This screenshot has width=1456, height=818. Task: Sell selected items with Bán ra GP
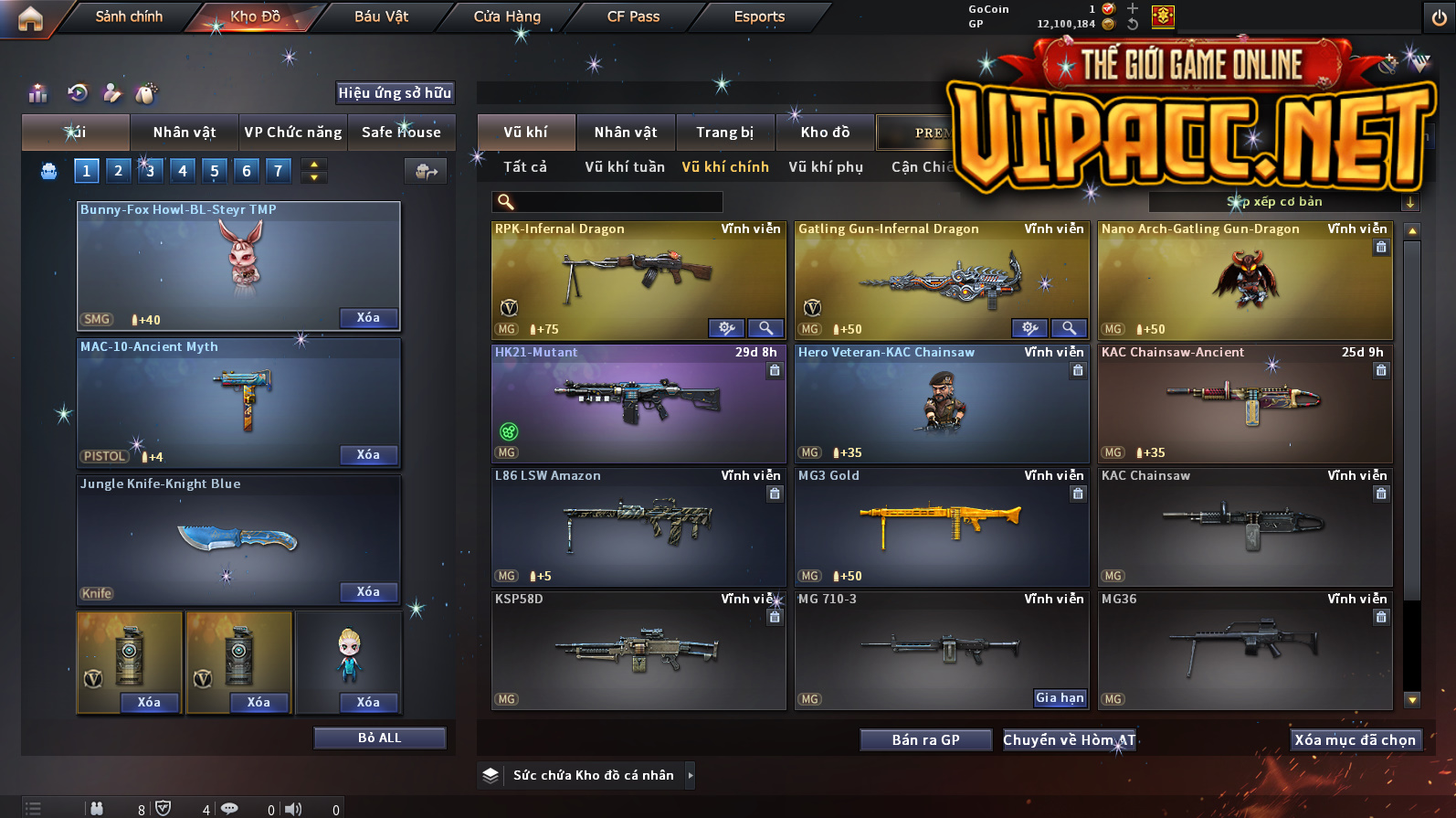(925, 740)
